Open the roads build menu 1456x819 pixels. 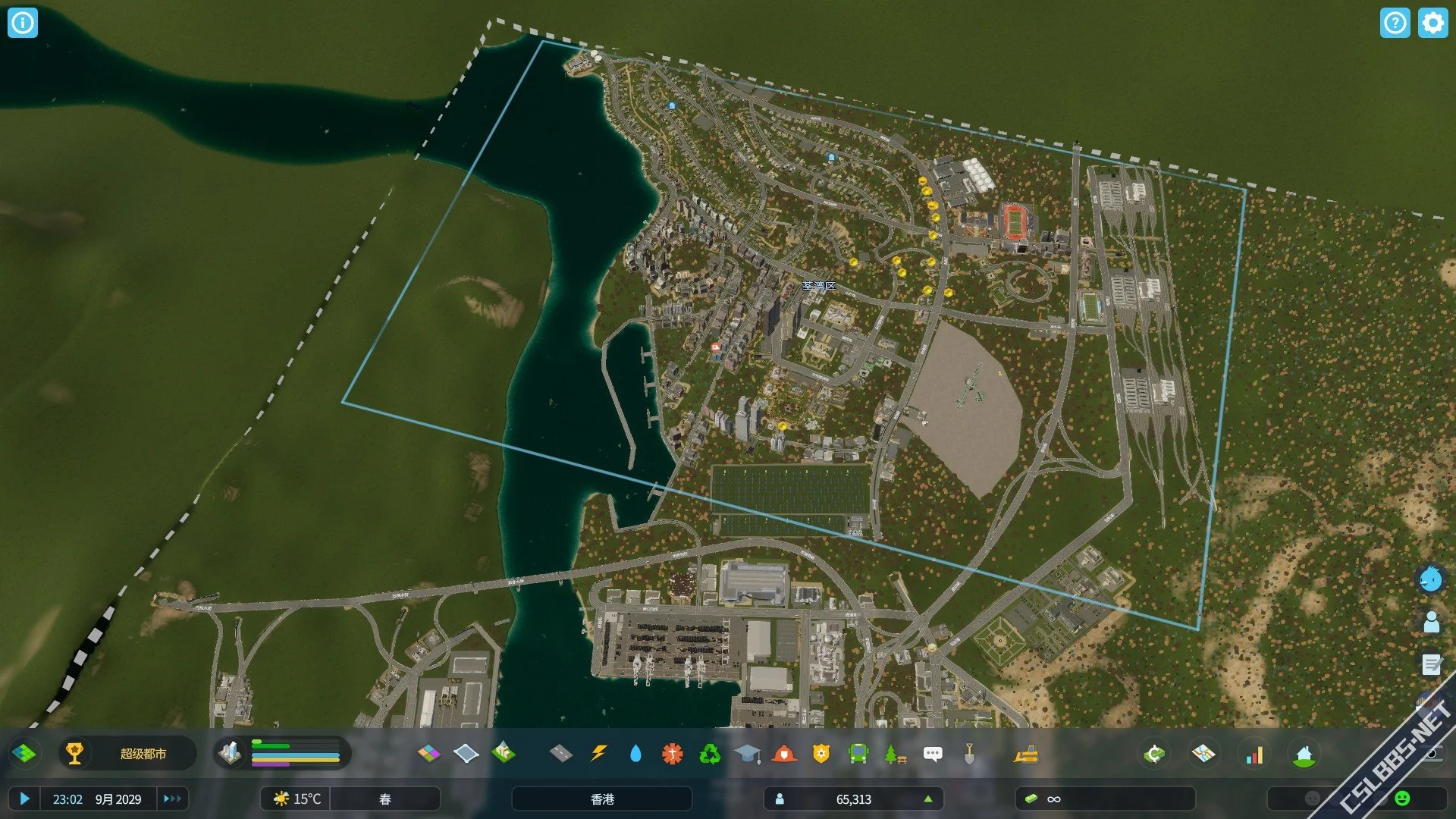(x=560, y=753)
